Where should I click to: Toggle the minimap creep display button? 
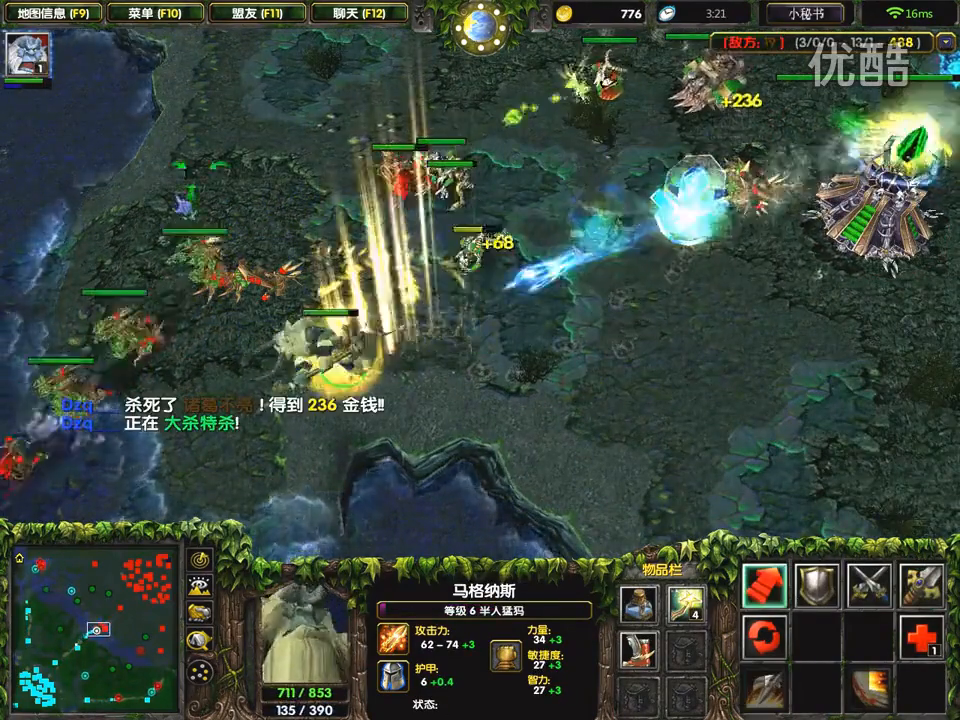tap(200, 640)
